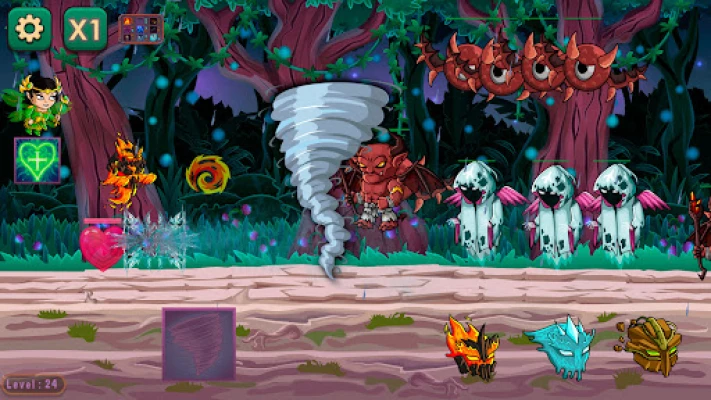Open the gear settings menu
The height and width of the screenshot is (400, 711).
click(x=29, y=29)
